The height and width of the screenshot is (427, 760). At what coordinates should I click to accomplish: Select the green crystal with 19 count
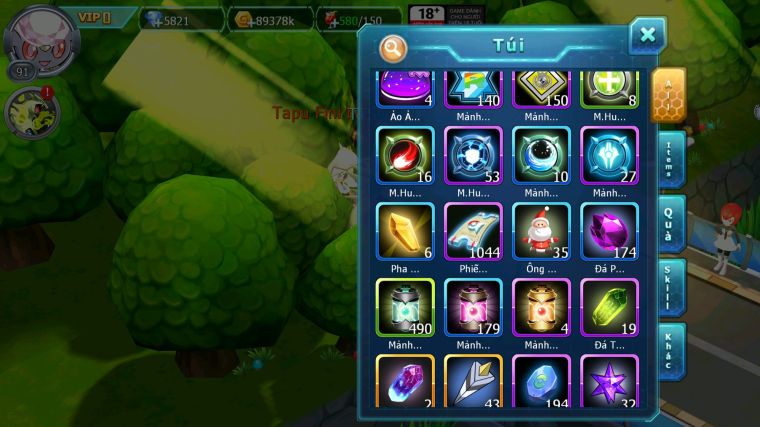coord(609,307)
